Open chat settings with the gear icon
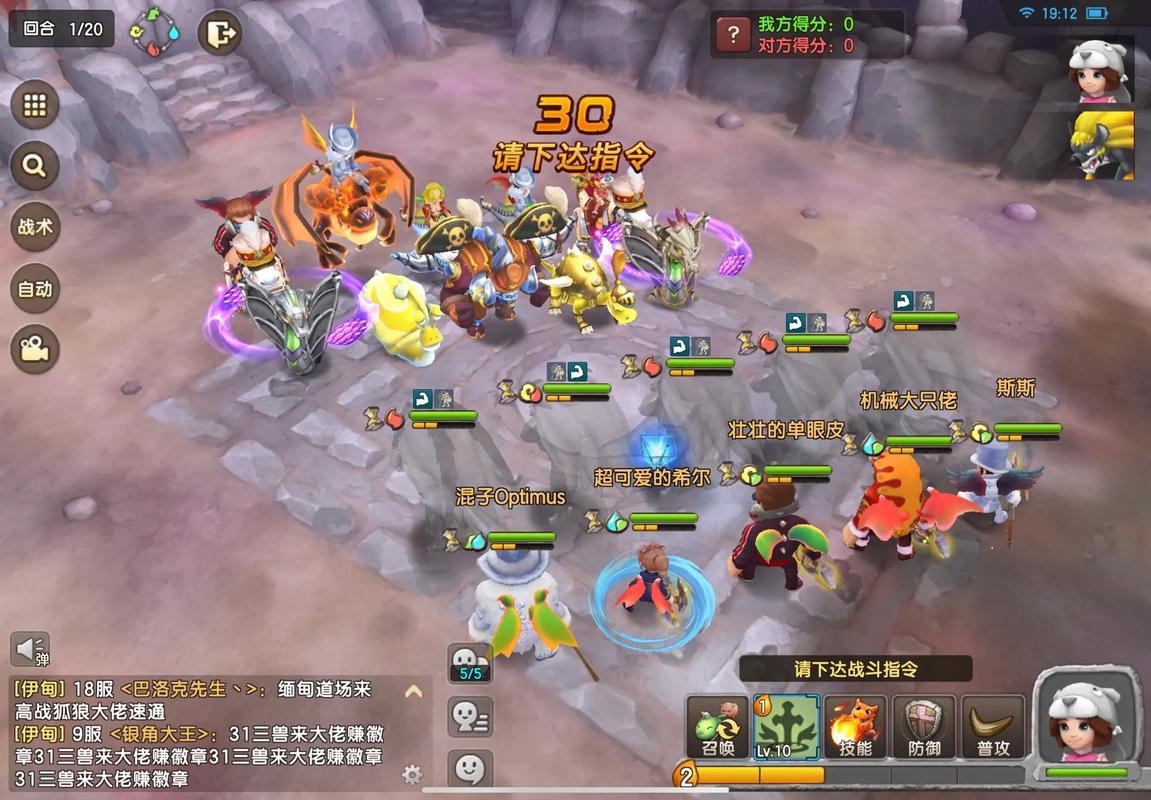The image size is (1151, 800). click(411, 774)
